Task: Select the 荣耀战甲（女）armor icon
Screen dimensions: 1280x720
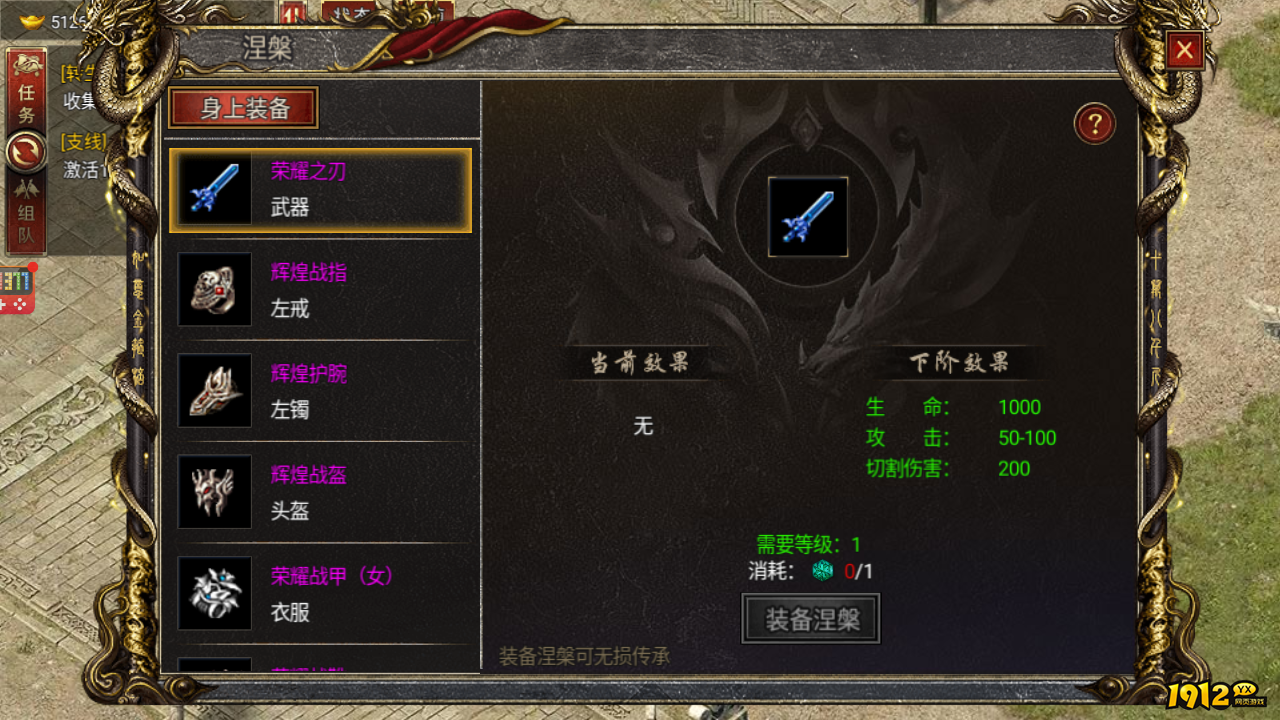Action: [214, 592]
